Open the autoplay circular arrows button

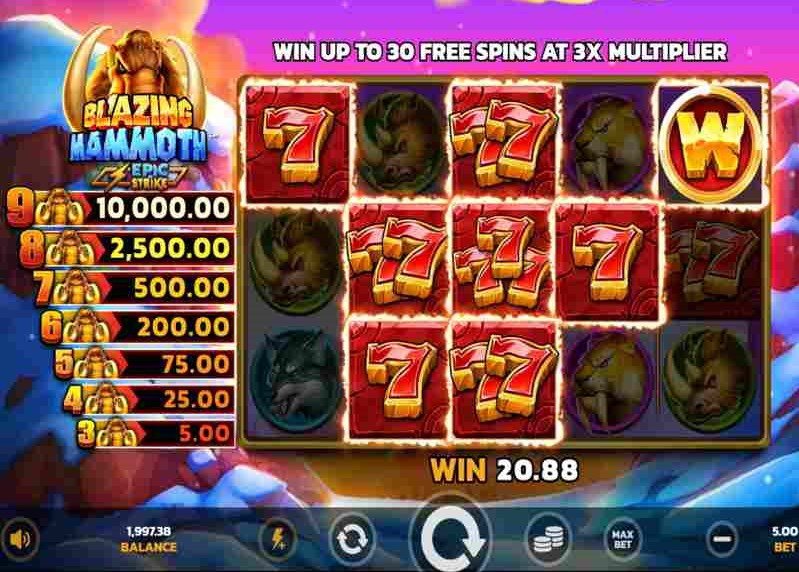[x=352, y=540]
